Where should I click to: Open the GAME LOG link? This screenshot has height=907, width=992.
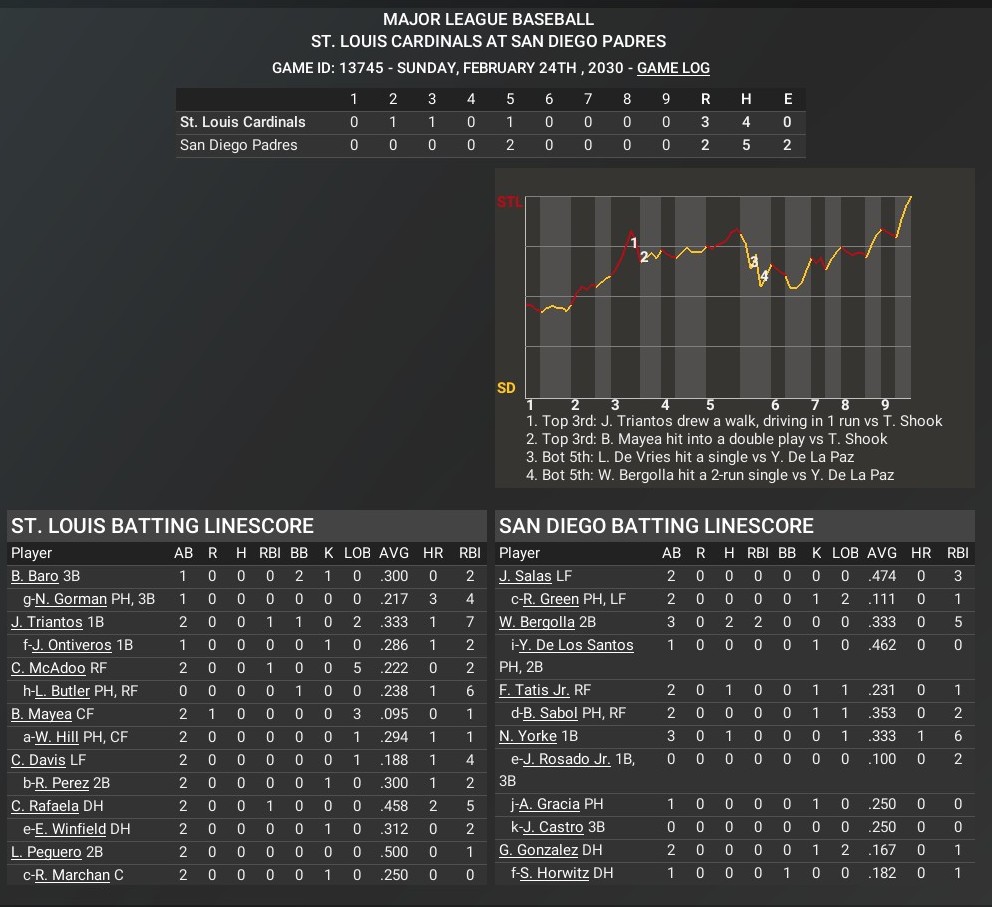(x=673, y=68)
